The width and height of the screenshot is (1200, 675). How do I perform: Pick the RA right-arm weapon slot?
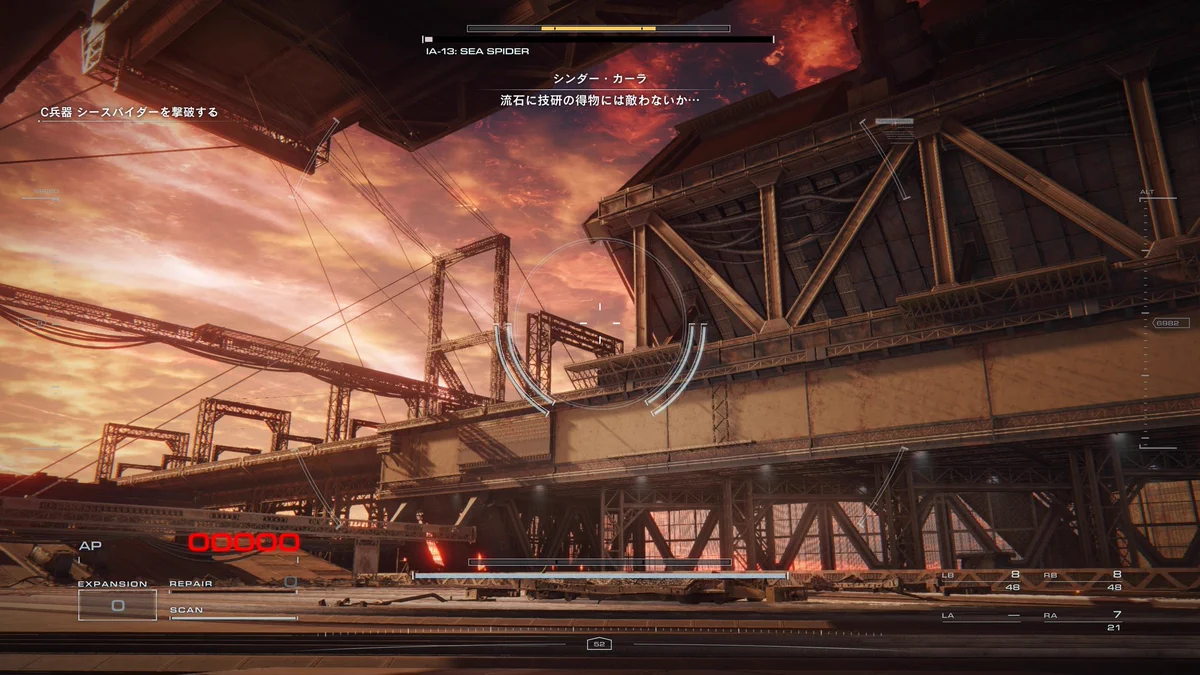coord(1082,619)
